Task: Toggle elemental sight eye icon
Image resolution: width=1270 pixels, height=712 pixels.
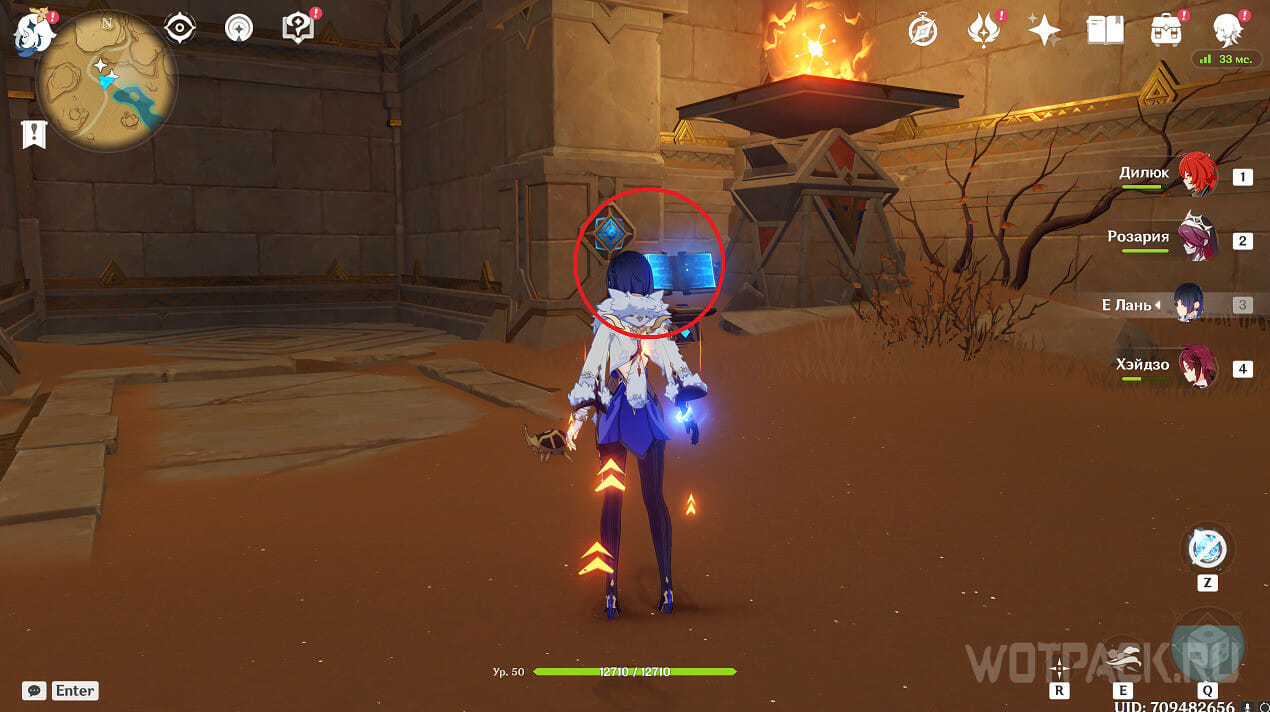Action: (x=179, y=28)
